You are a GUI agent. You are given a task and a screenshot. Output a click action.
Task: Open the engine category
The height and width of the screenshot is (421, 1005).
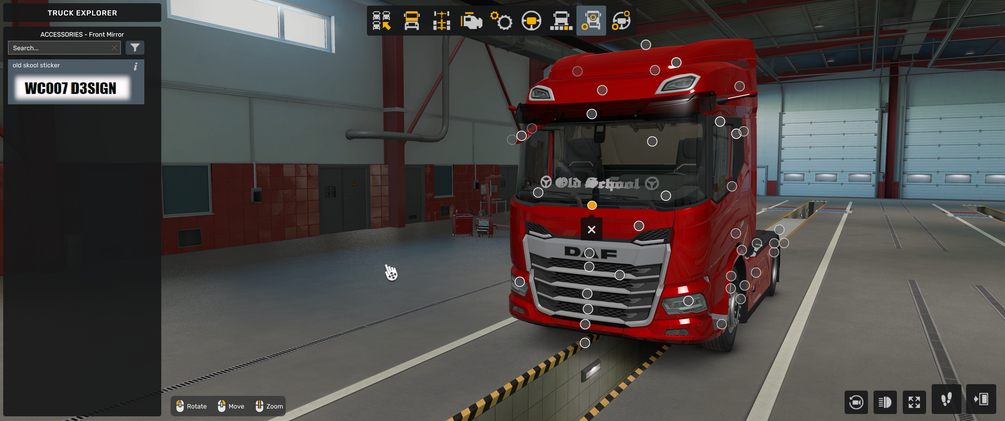(x=471, y=21)
